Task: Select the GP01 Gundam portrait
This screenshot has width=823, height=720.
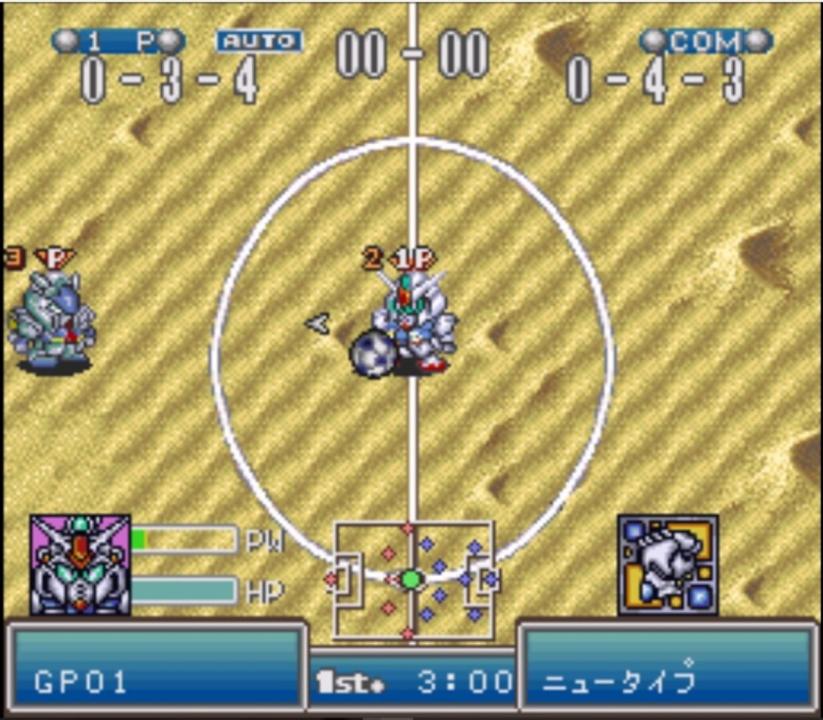Action: [80, 565]
